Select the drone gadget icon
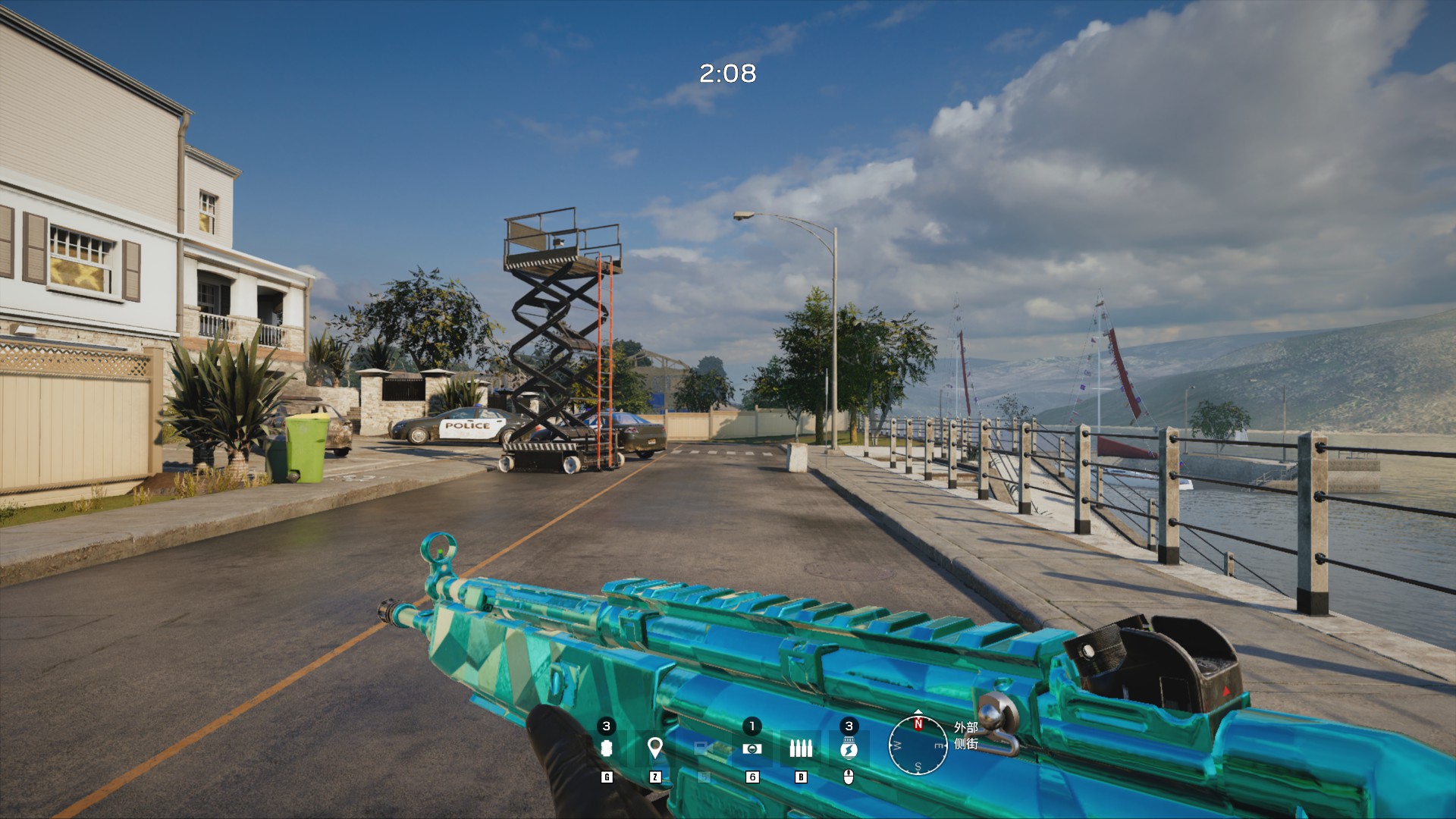 (x=752, y=748)
